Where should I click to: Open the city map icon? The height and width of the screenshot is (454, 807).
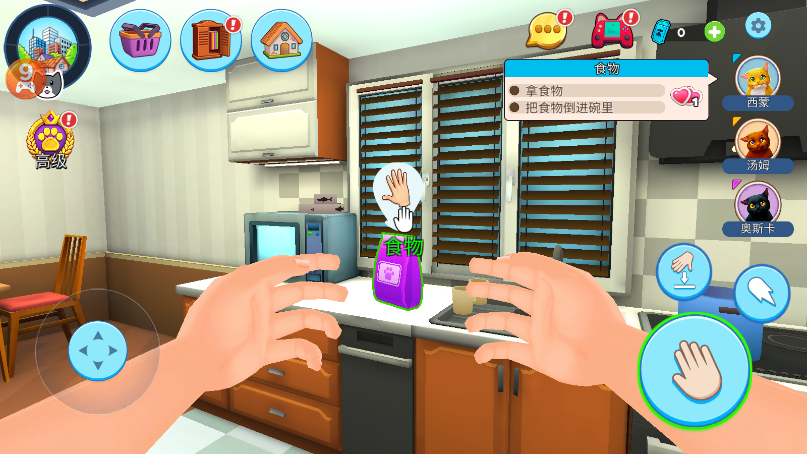click(47, 42)
